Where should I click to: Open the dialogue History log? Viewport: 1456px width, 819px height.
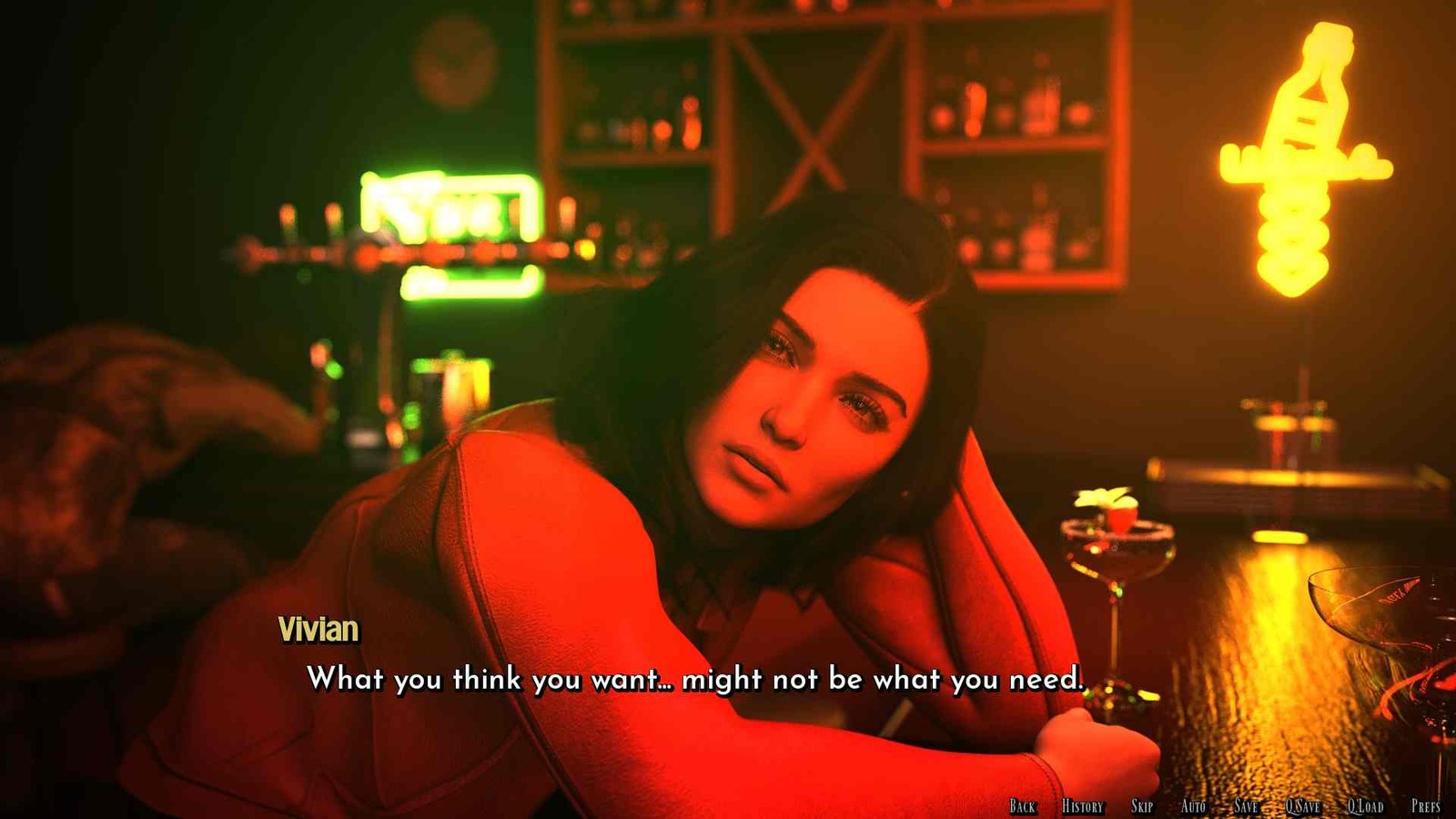[1082, 805]
